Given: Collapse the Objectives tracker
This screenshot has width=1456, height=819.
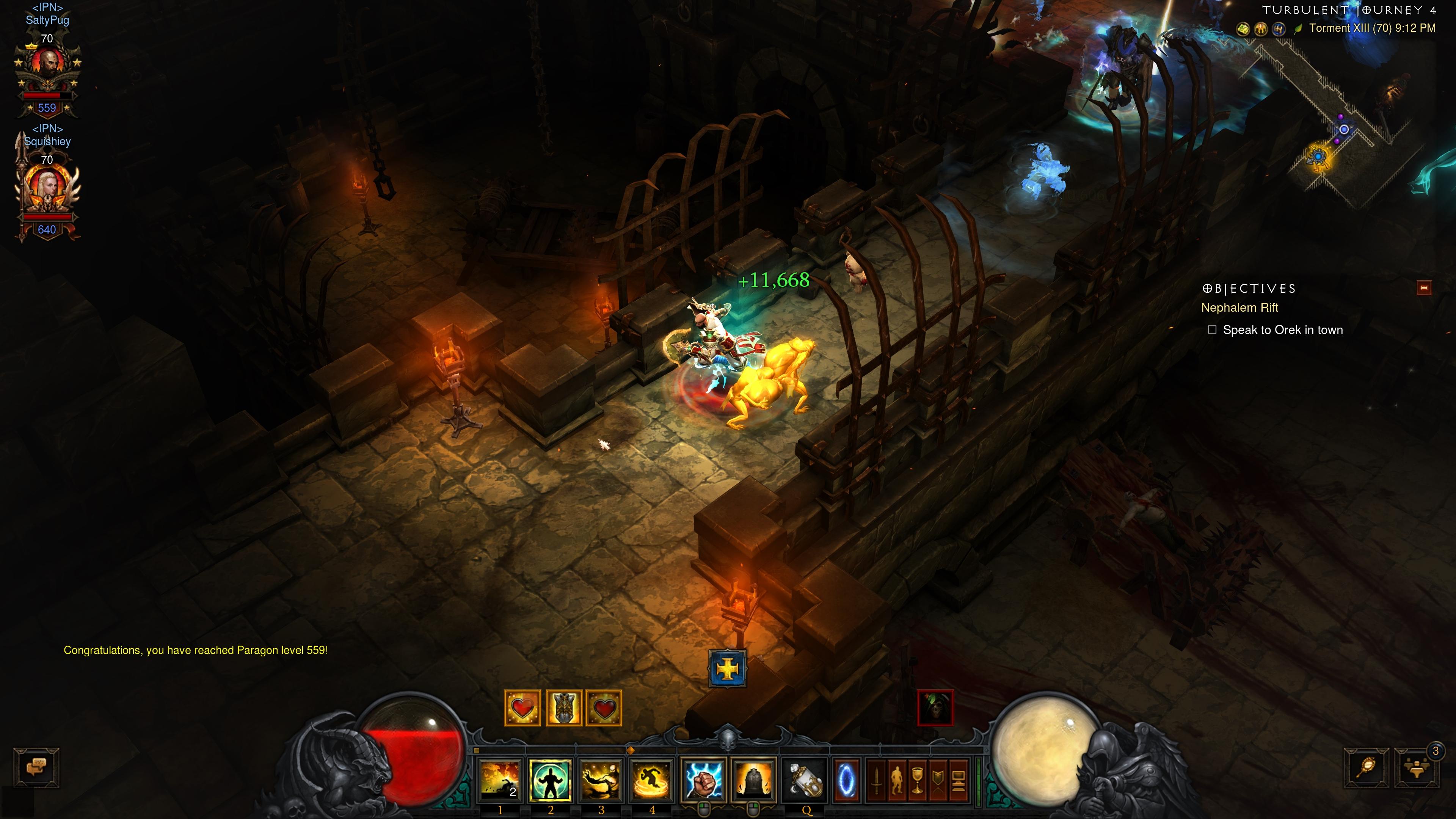Looking at the screenshot, I should [x=1424, y=288].
